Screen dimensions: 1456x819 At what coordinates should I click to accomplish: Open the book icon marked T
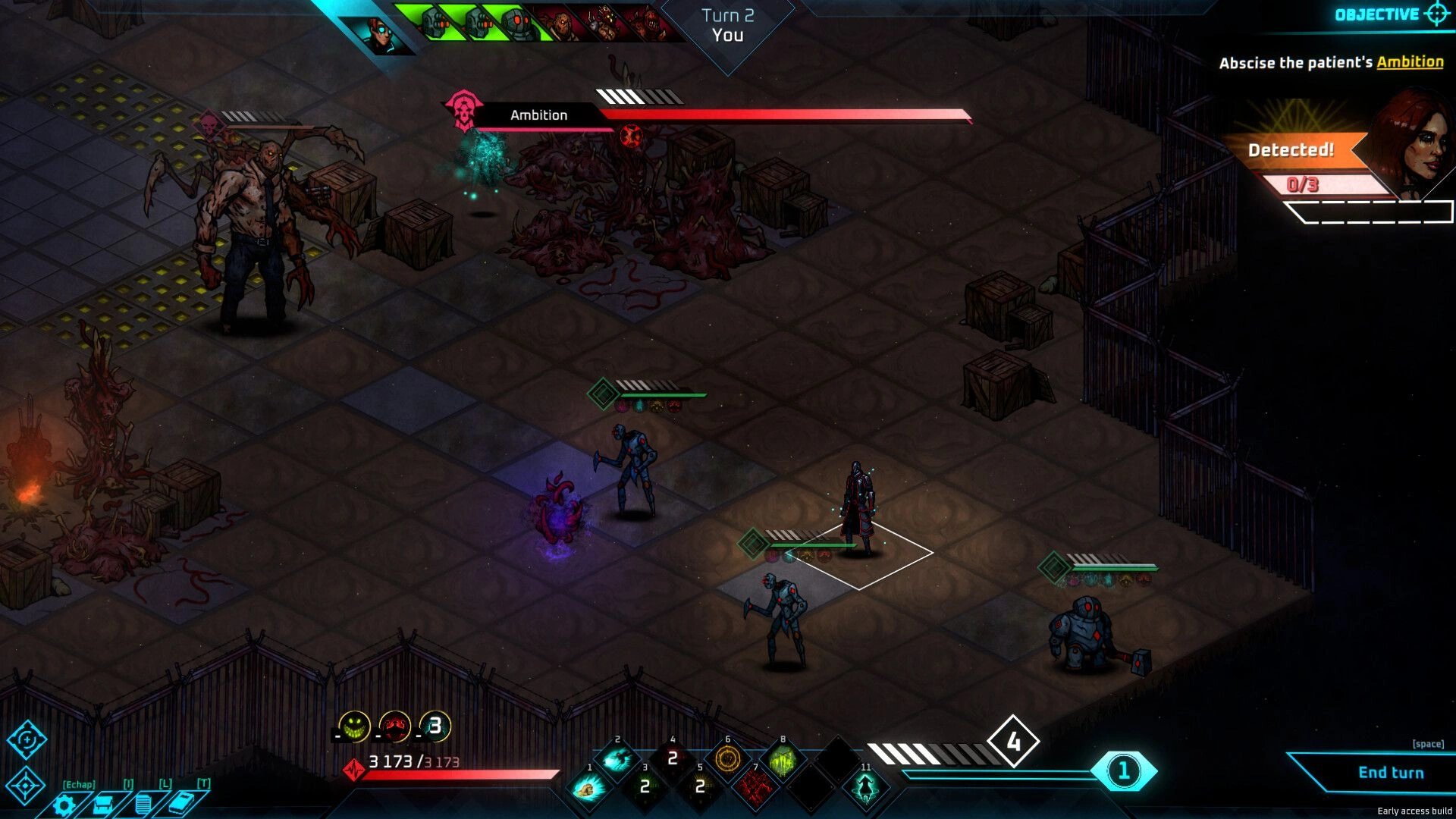(182, 803)
